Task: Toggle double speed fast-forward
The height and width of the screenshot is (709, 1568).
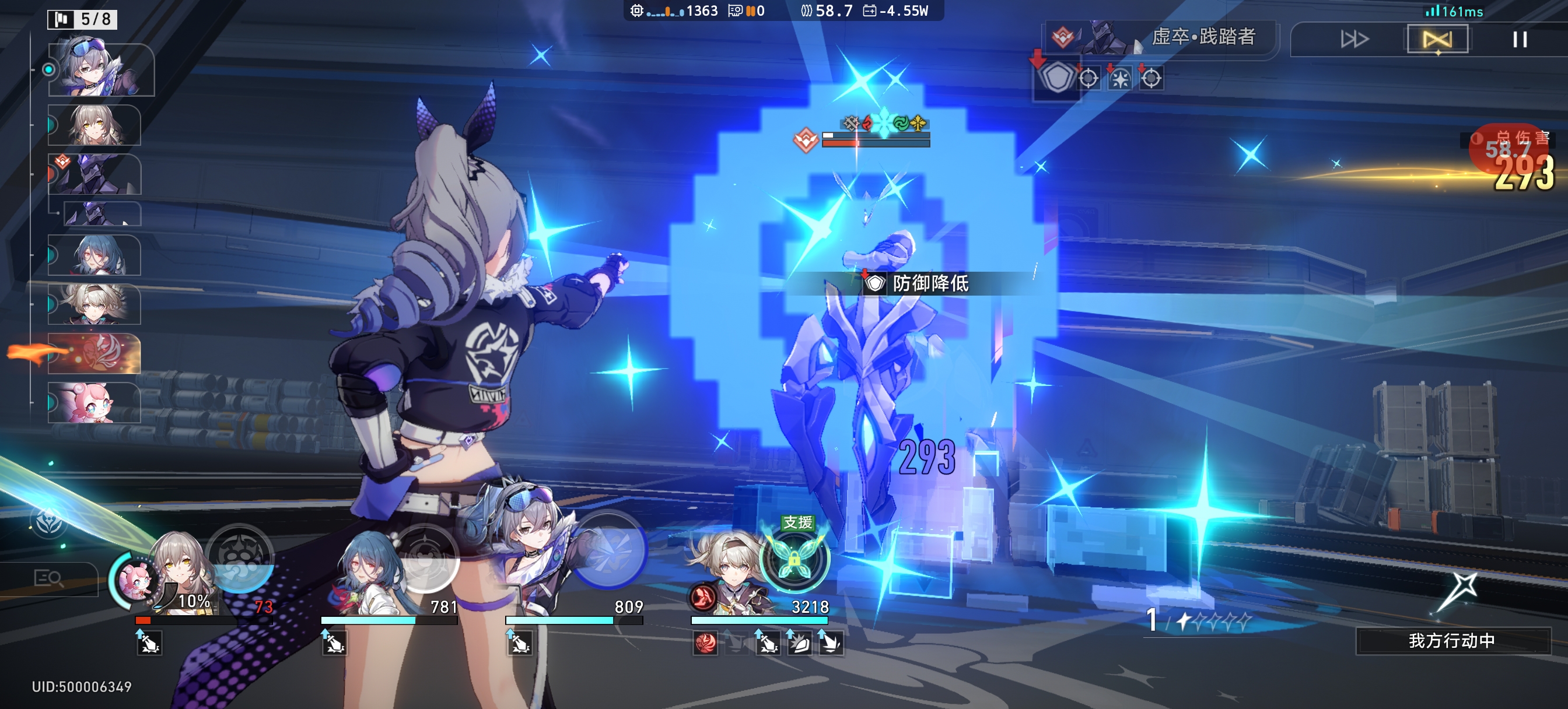Action: 1354,40
